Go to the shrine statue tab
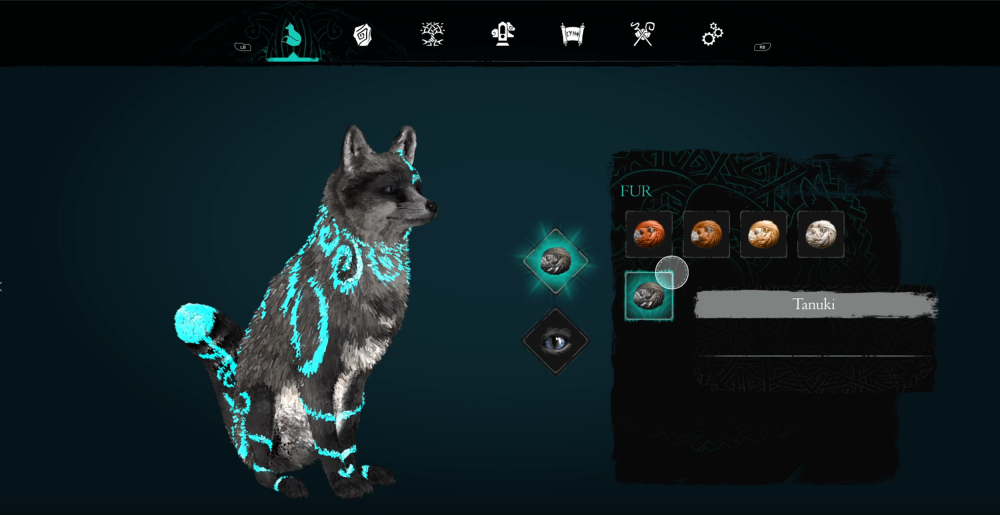This screenshot has width=1000, height=515. (x=503, y=35)
